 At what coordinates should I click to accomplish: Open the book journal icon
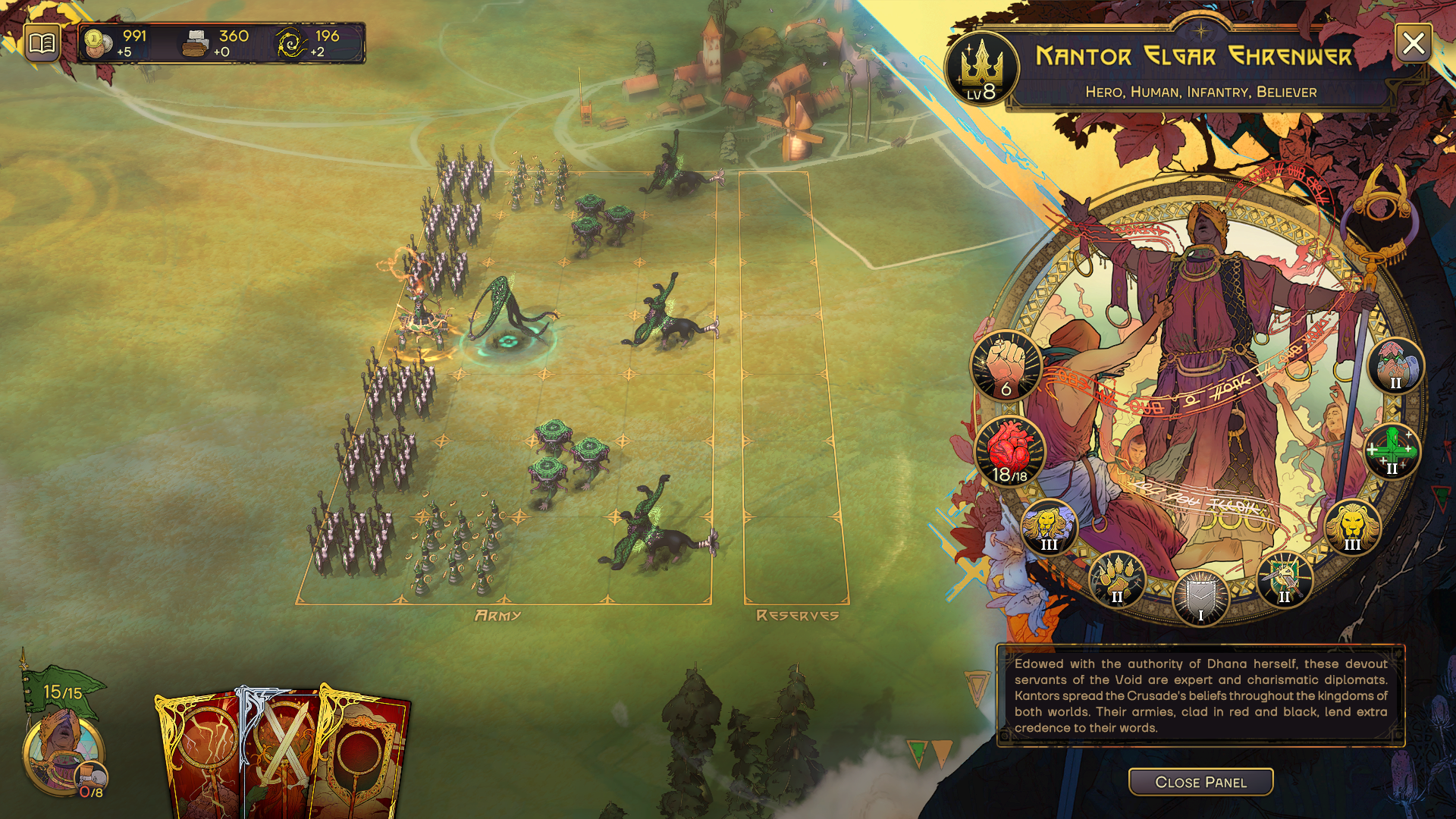pos(42,42)
